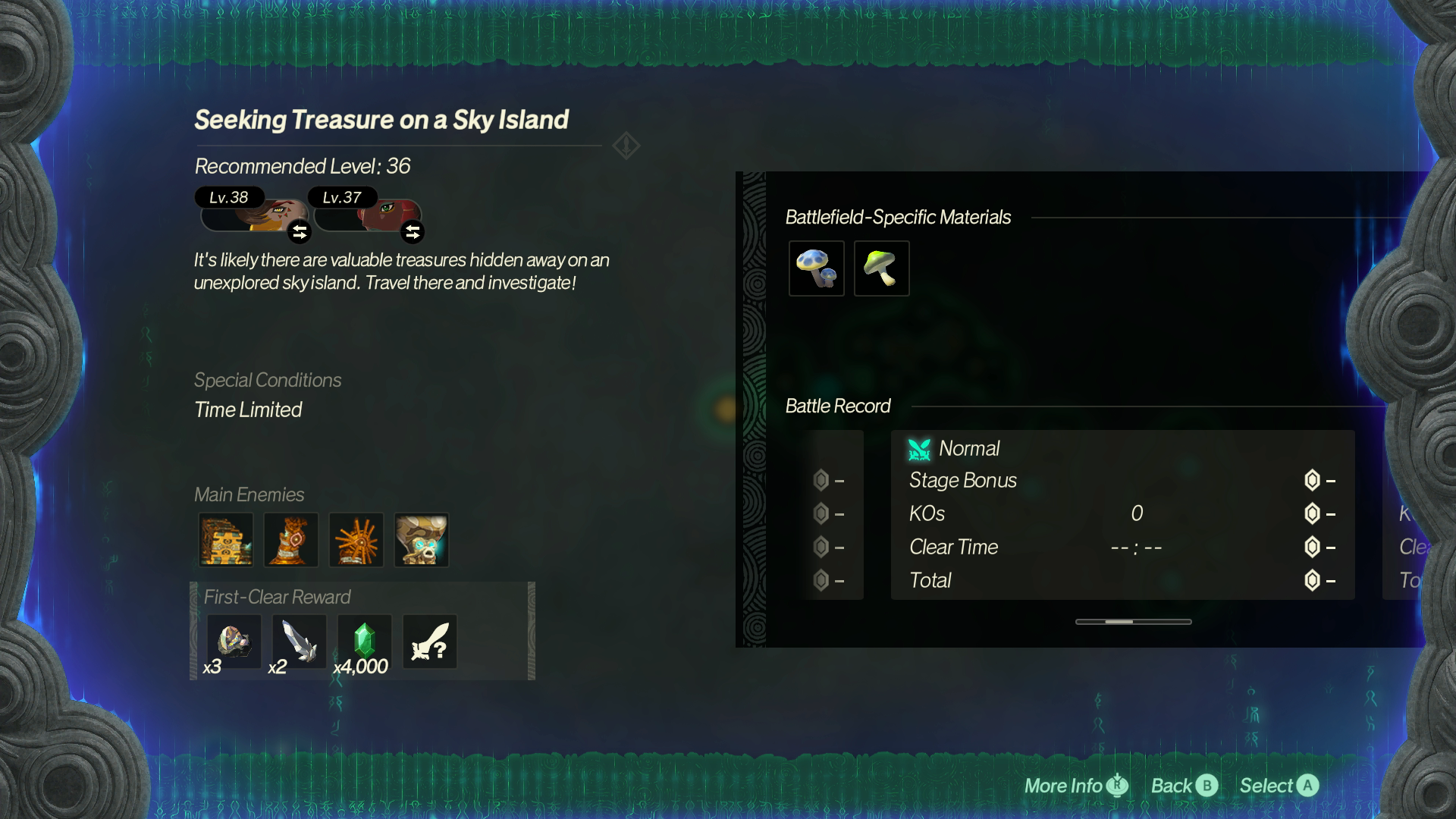The width and height of the screenshot is (1456, 819).
Task: Inspect the glowing-eyed captain construct enemy icon
Action: click(422, 540)
